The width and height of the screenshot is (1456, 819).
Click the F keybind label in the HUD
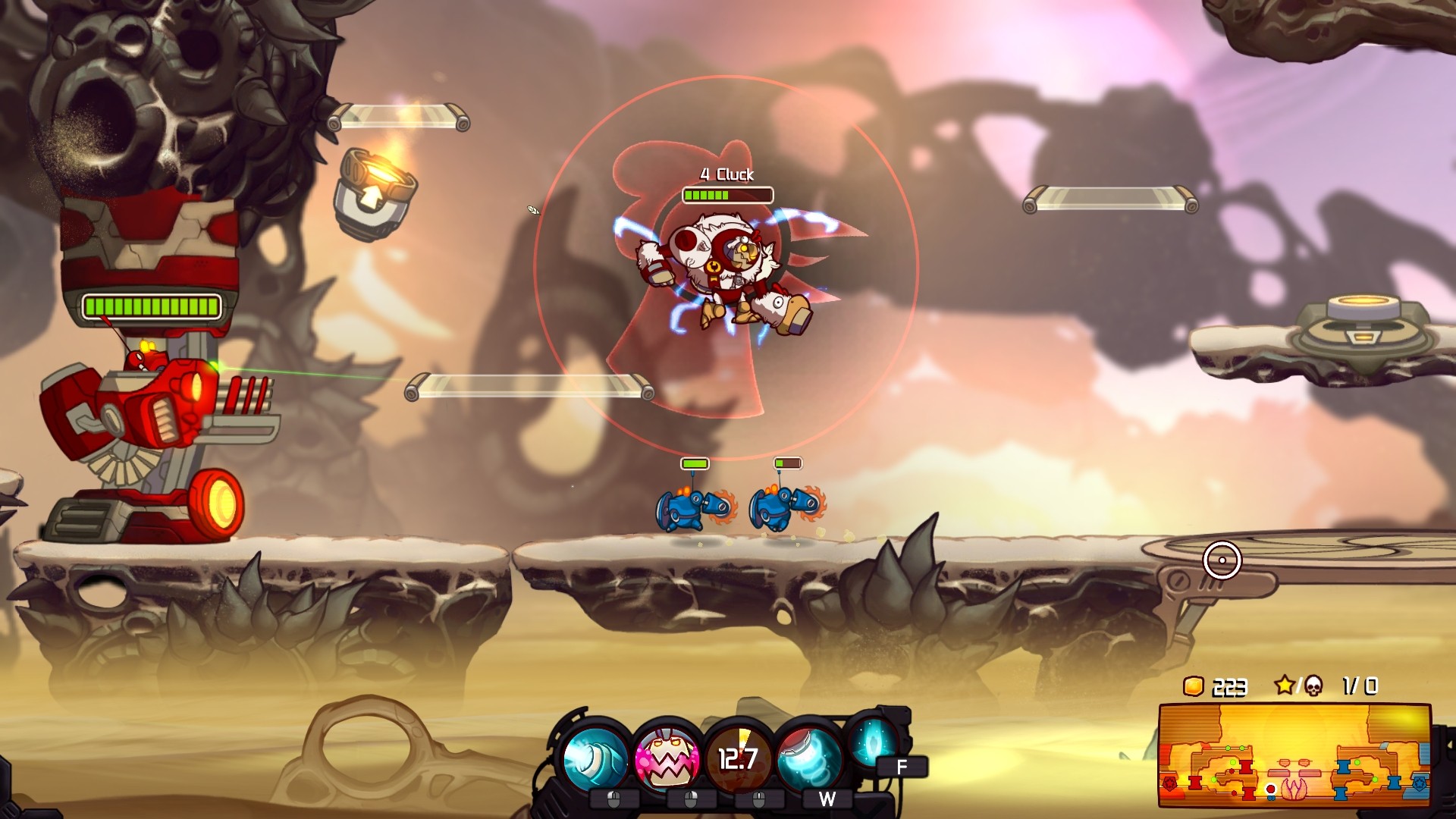[902, 767]
